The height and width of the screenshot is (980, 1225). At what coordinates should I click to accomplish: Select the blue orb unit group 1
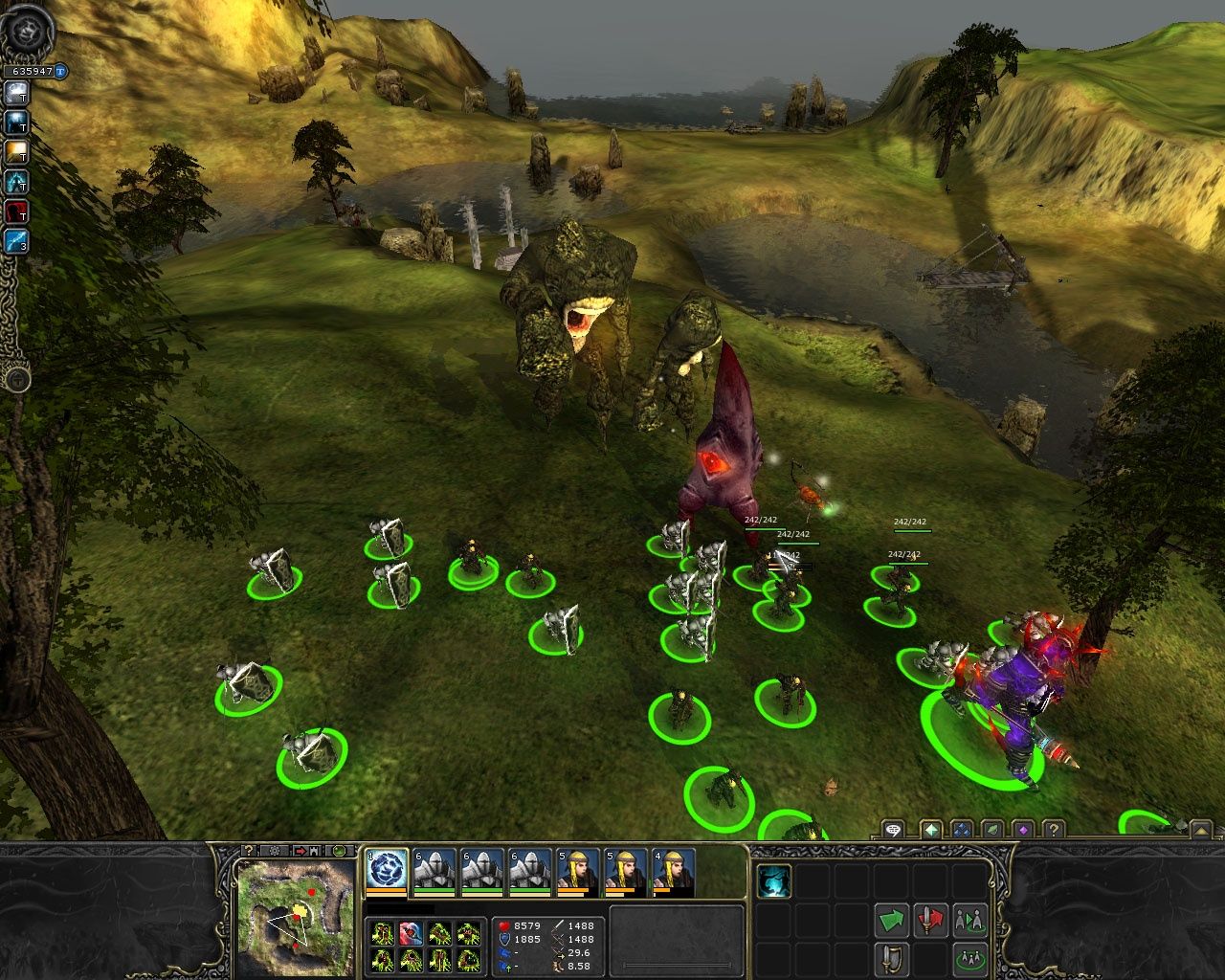[388, 871]
